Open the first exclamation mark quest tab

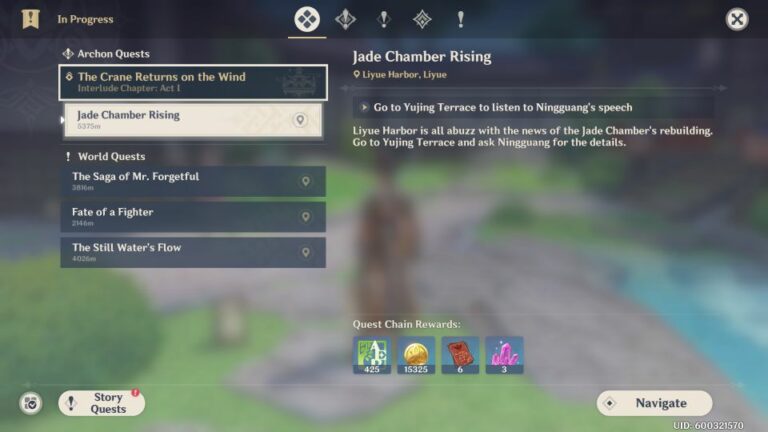click(383, 19)
